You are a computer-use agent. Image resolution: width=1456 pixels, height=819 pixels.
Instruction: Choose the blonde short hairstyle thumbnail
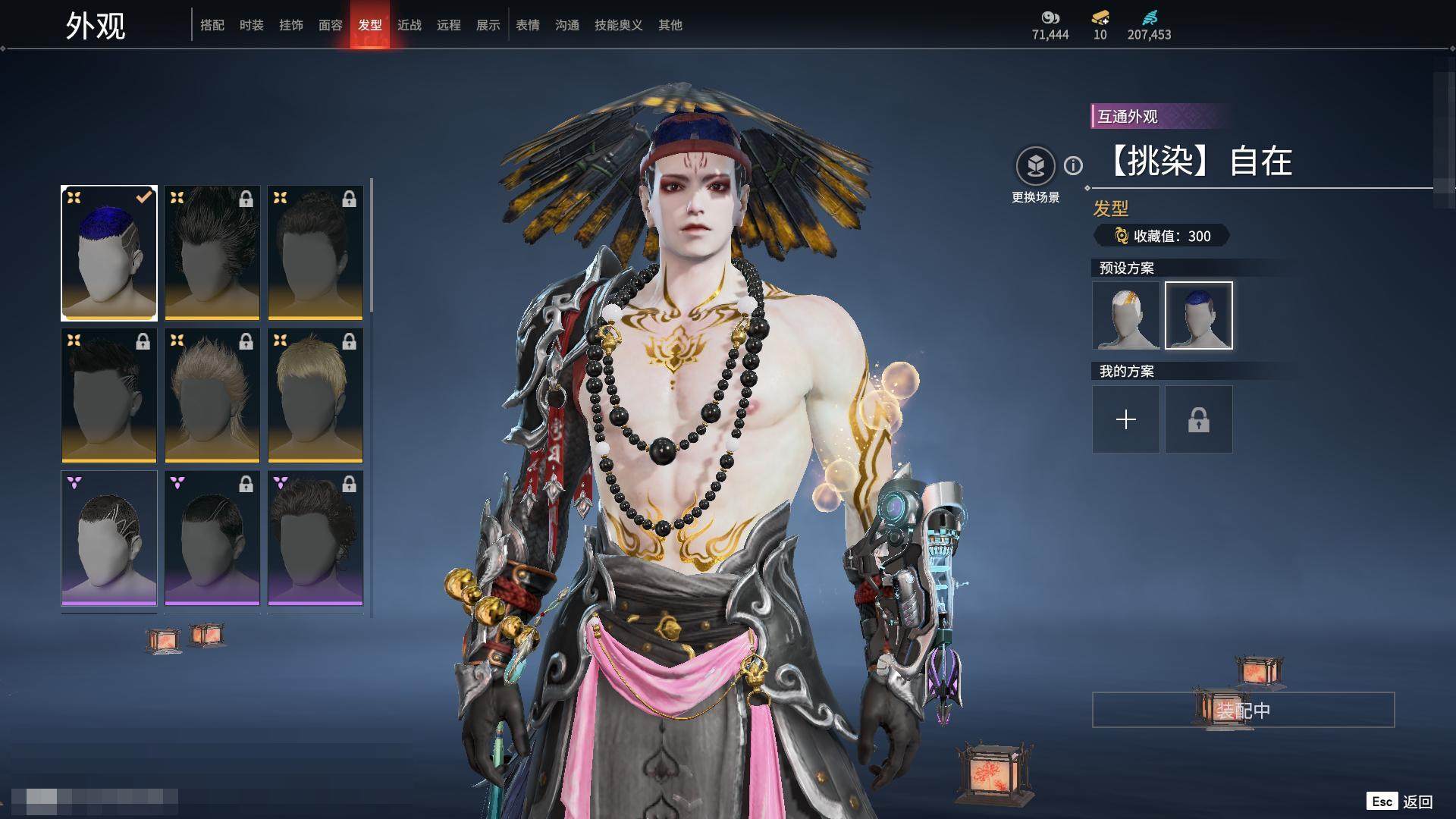(315, 395)
